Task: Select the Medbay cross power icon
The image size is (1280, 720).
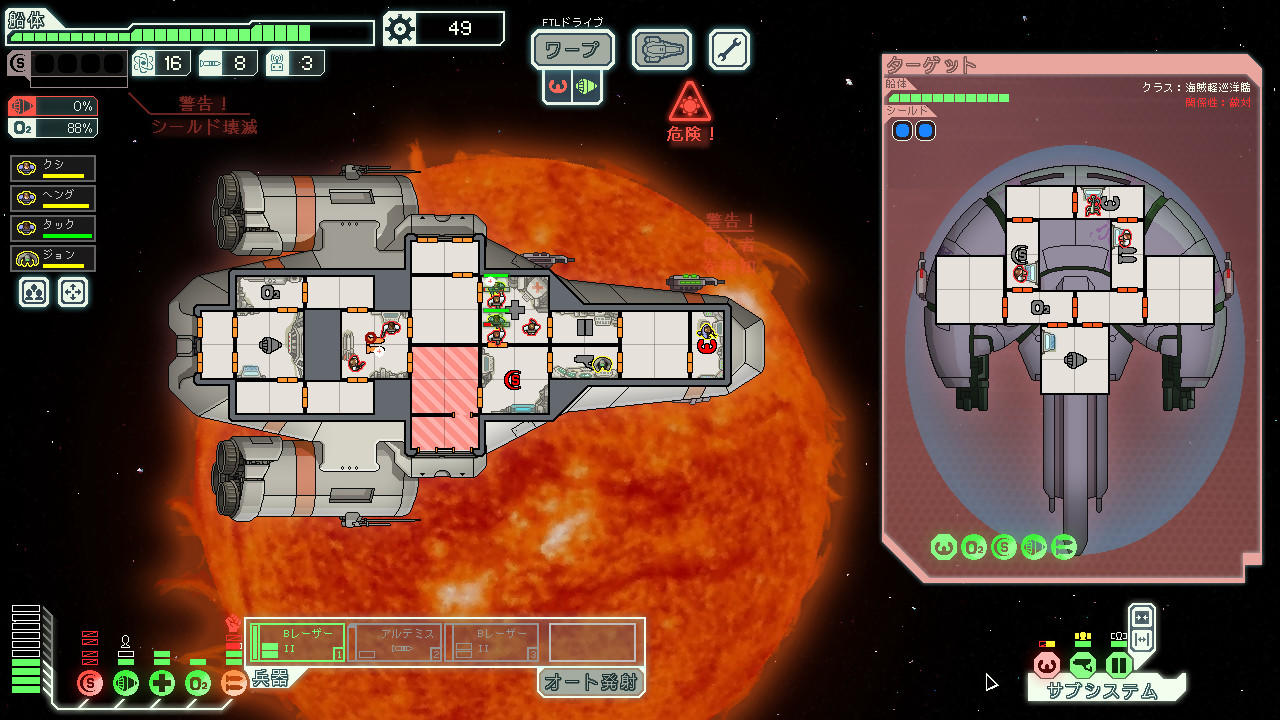Action: (160, 683)
